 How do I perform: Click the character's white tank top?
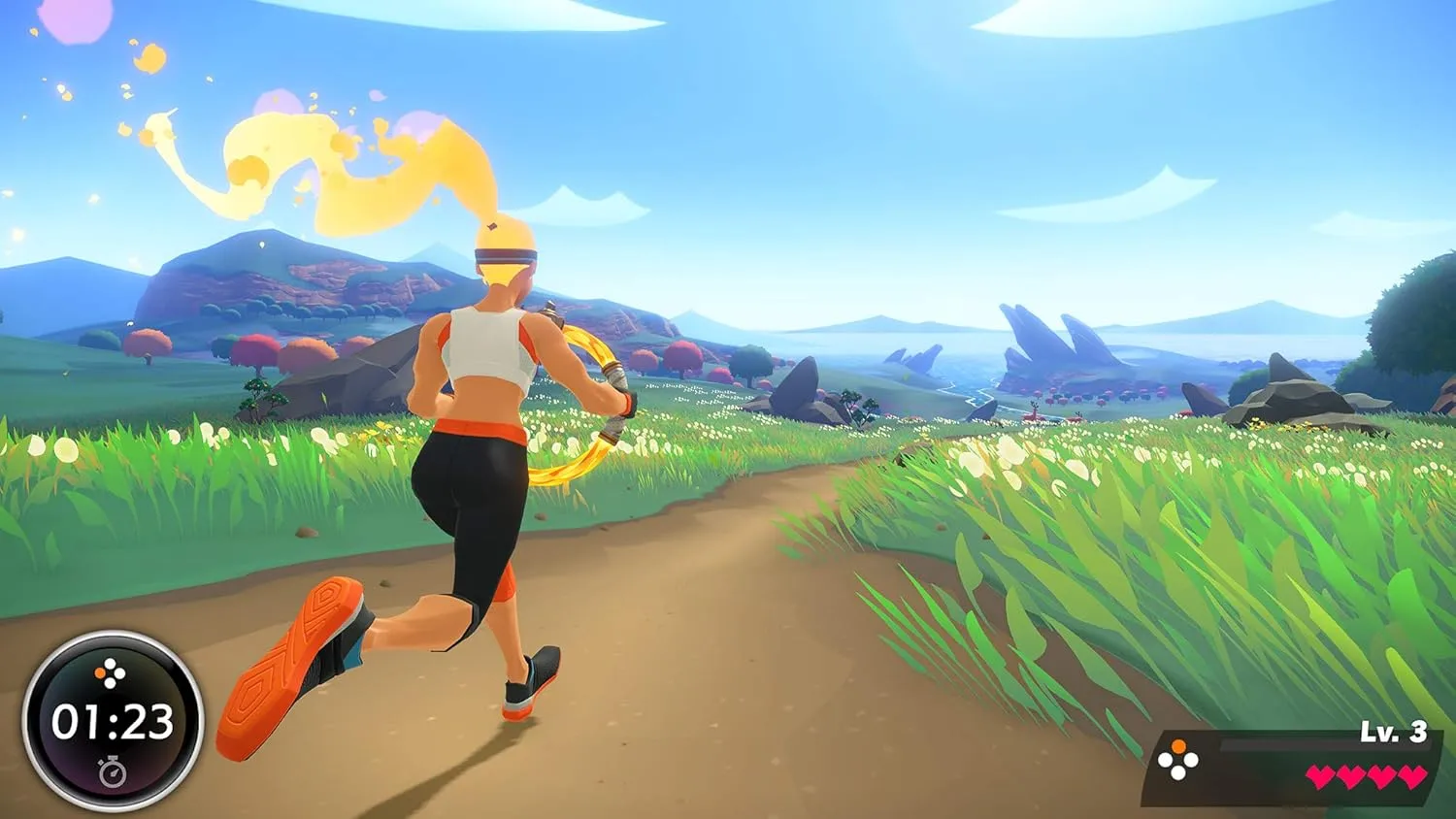(x=485, y=344)
